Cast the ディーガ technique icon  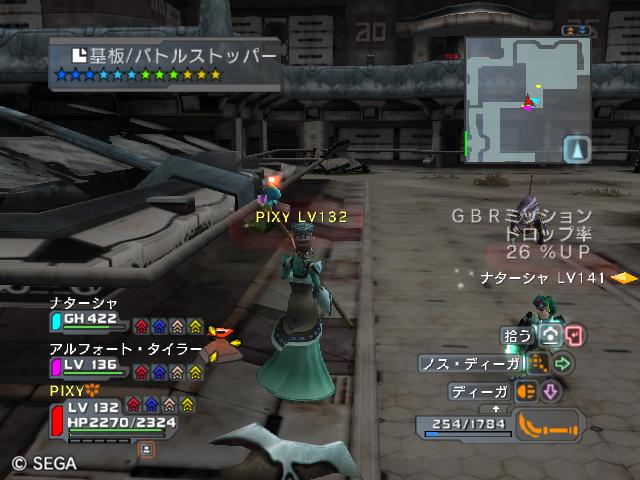click(526, 391)
